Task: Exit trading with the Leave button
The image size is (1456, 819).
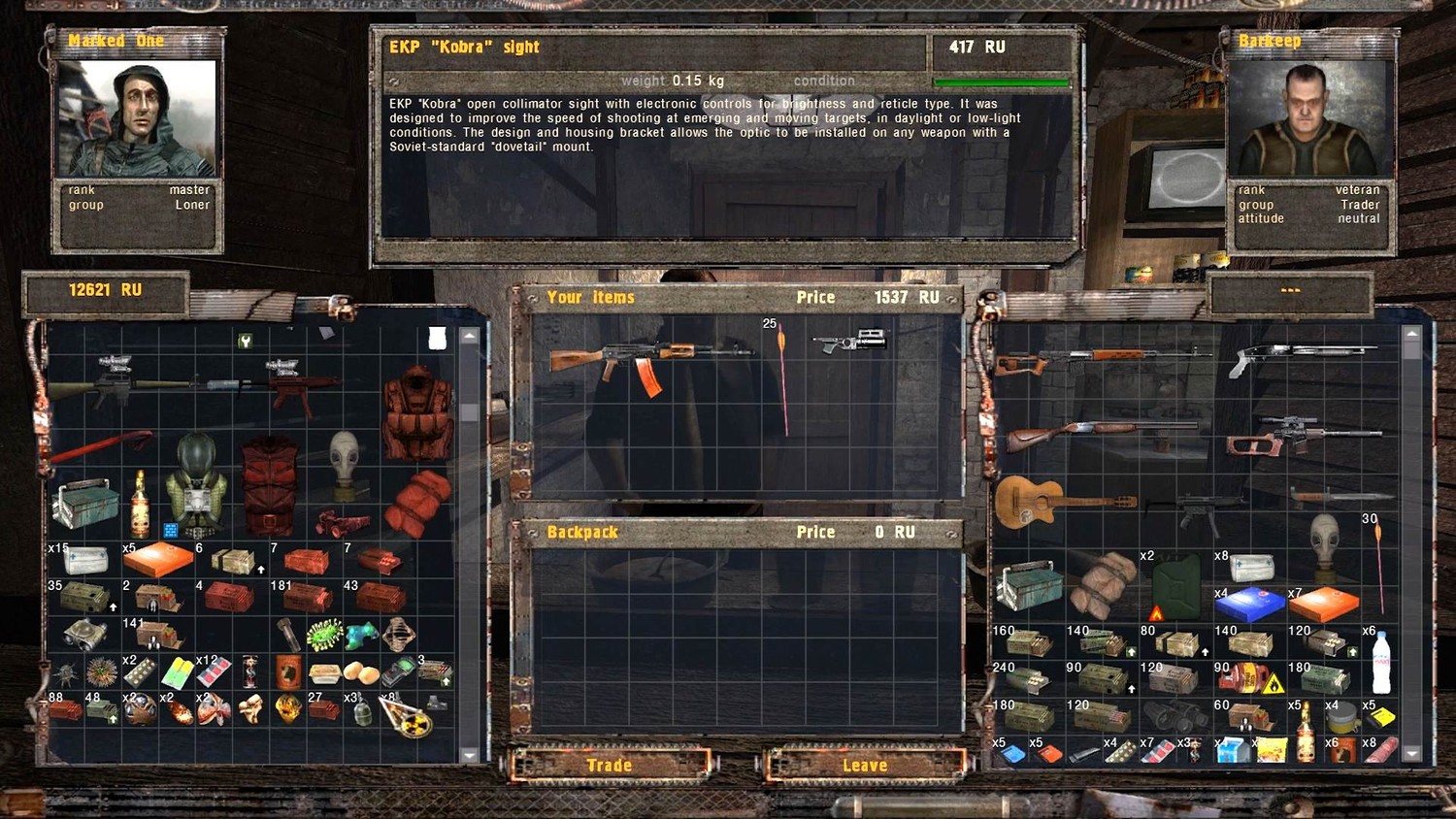Action: [x=865, y=766]
